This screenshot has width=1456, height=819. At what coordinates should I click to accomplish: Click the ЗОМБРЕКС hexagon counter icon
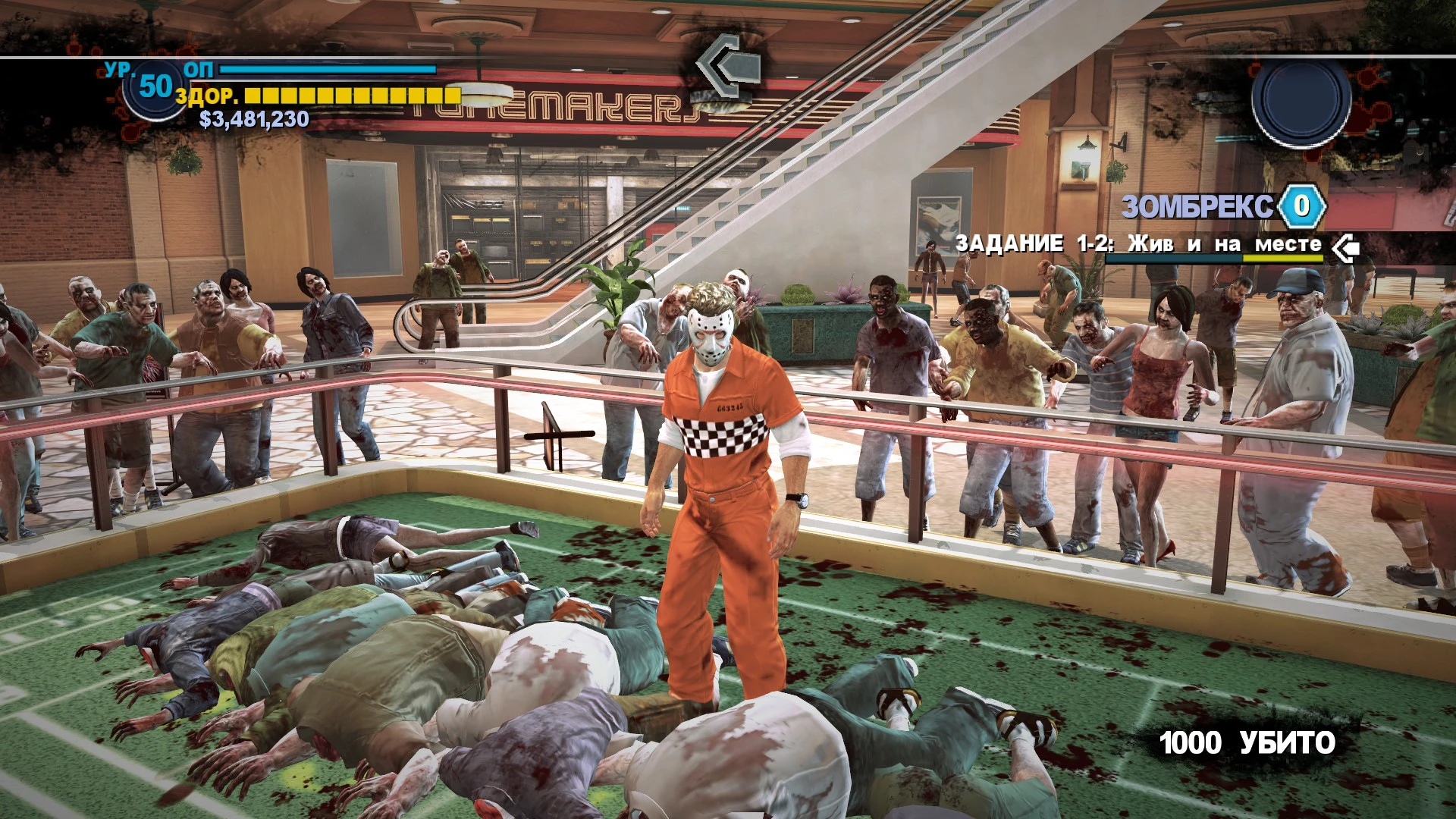[x=1301, y=206]
